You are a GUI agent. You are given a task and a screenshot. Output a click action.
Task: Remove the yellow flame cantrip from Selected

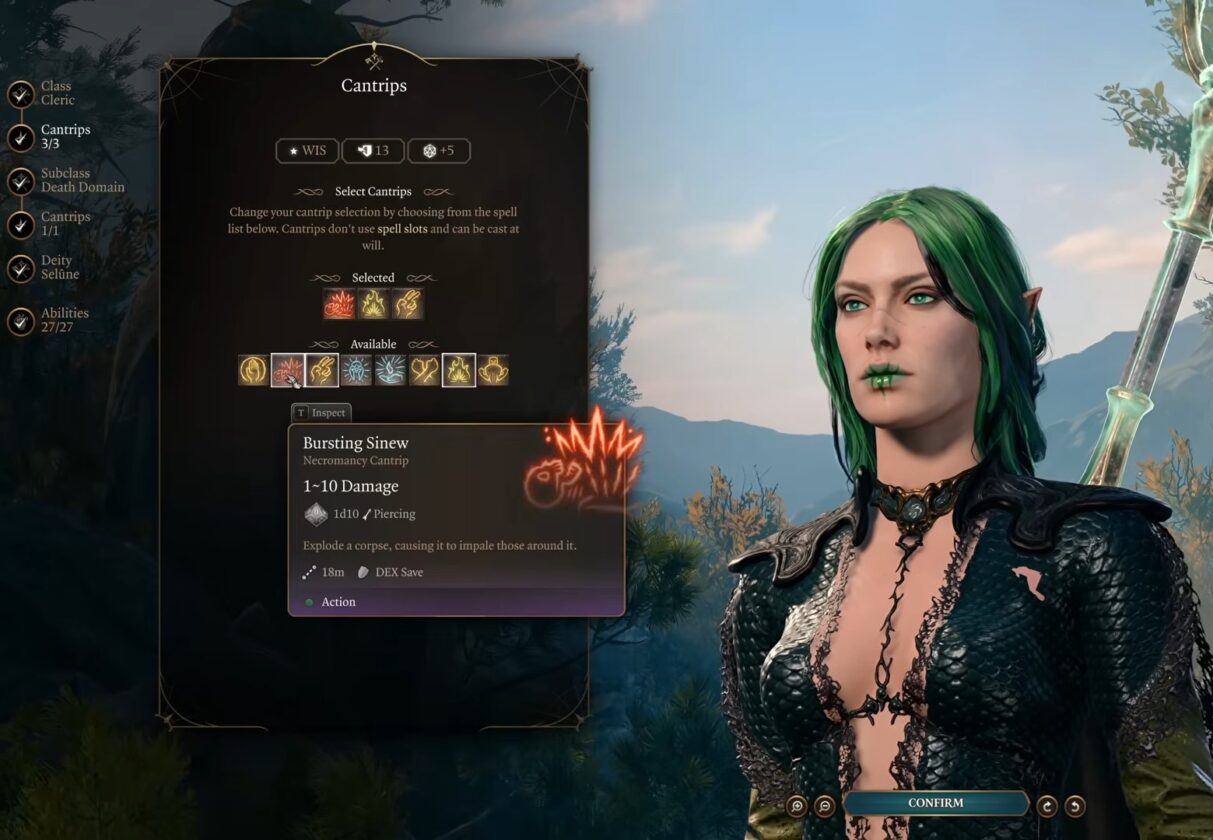point(373,303)
